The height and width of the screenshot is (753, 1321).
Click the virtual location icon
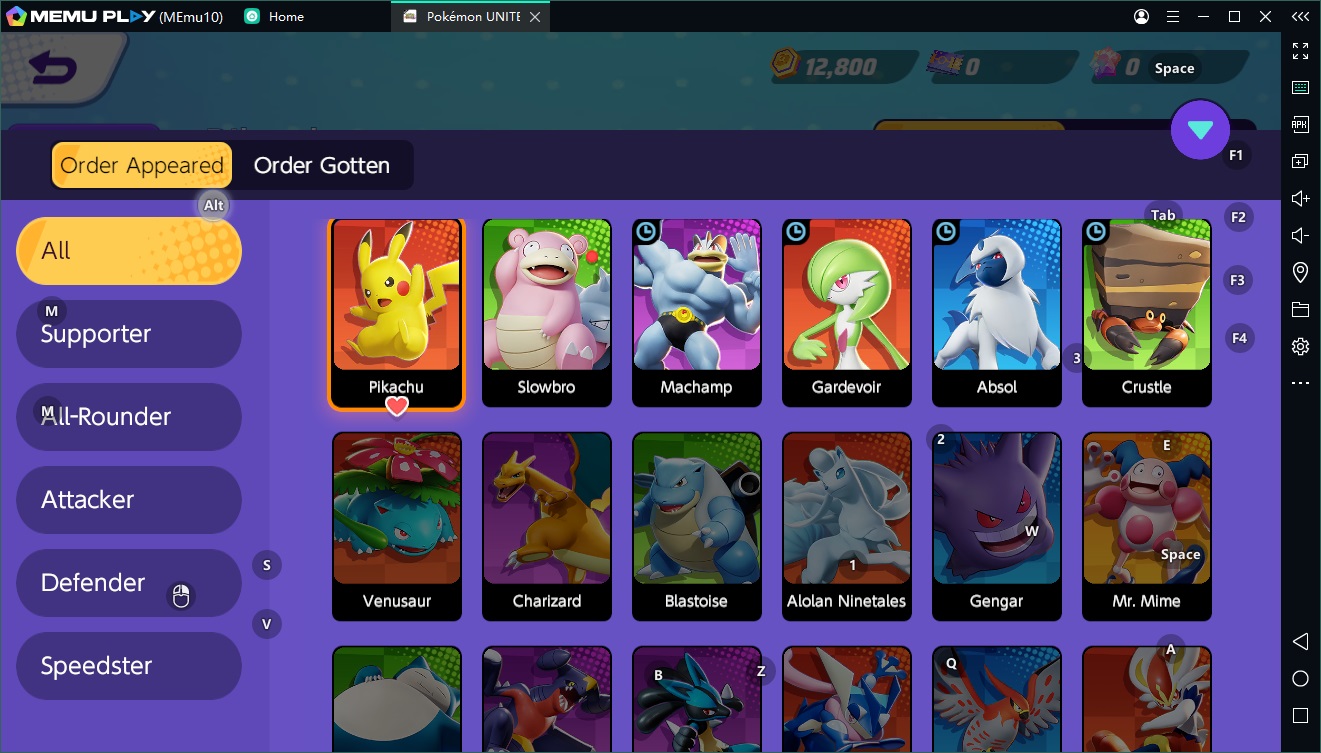coord(1300,271)
